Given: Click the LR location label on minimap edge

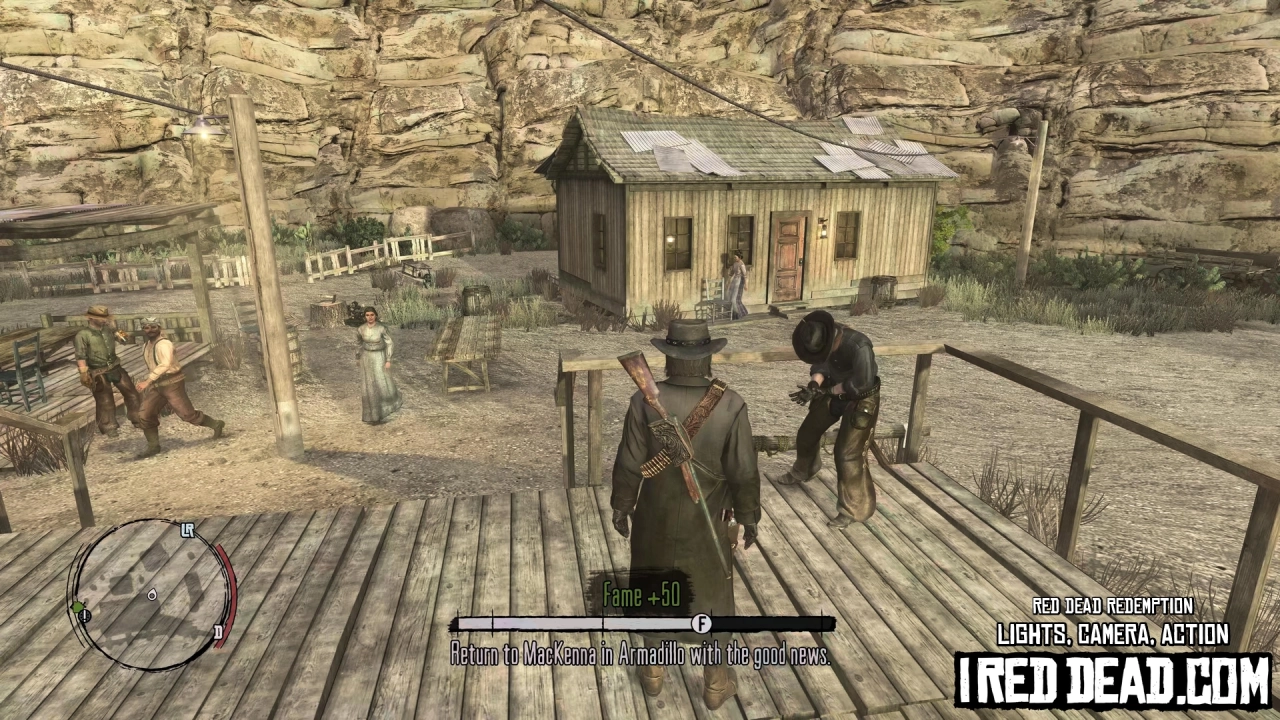Looking at the screenshot, I should [188, 530].
